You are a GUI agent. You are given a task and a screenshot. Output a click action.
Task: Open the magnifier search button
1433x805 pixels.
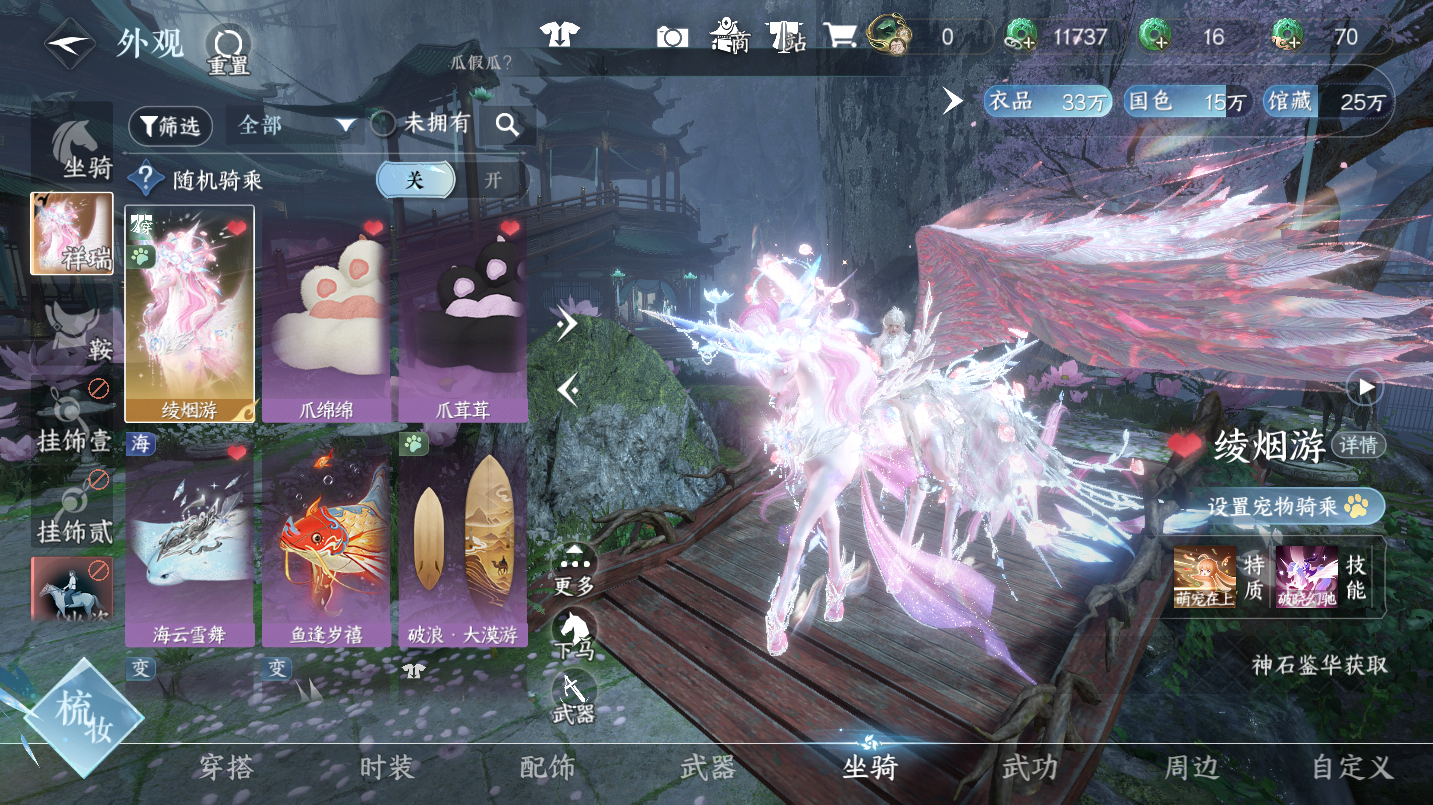507,125
